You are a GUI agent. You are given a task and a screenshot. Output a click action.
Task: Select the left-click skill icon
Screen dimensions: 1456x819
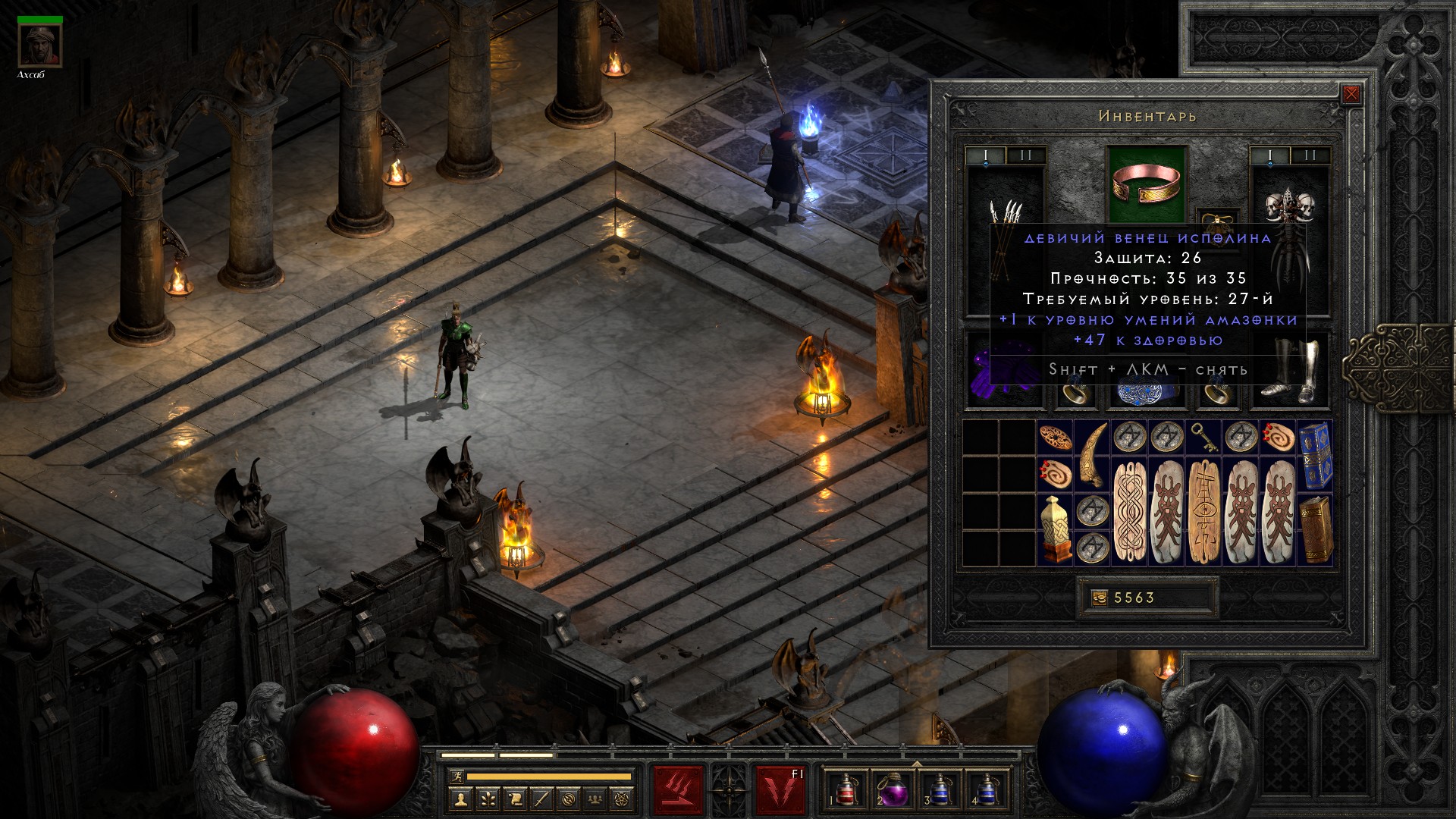(x=679, y=791)
